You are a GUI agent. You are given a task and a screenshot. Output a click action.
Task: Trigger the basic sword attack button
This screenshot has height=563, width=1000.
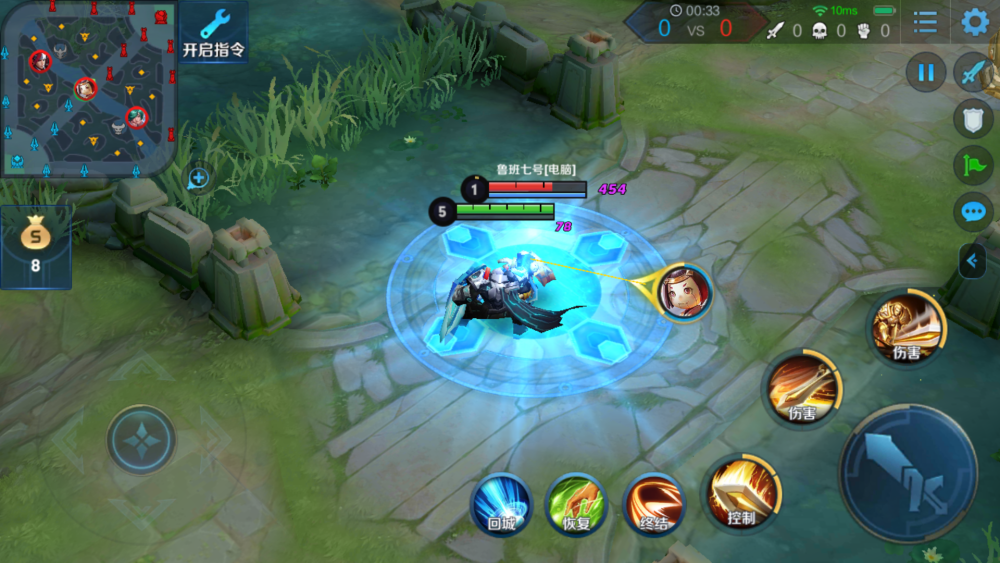(x=908, y=472)
